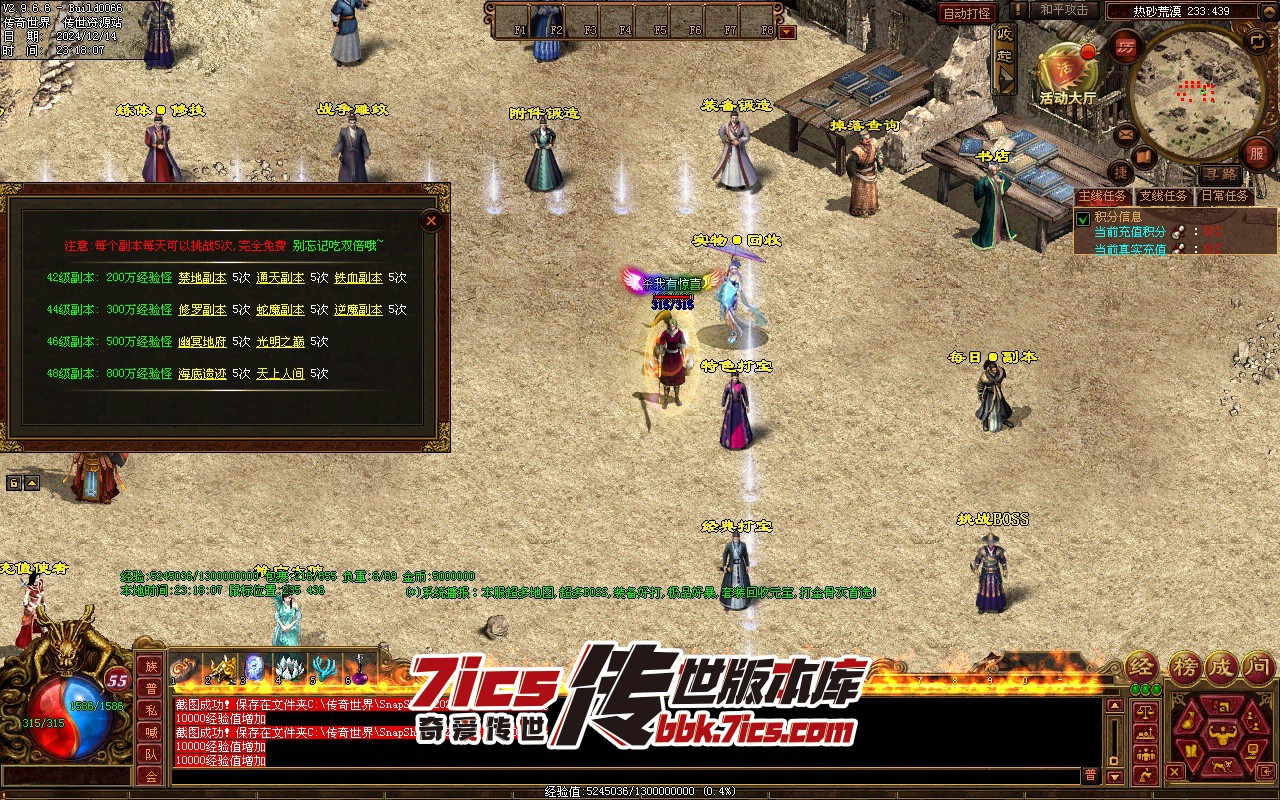Switch to the 支线任务 tab

(x=1163, y=196)
